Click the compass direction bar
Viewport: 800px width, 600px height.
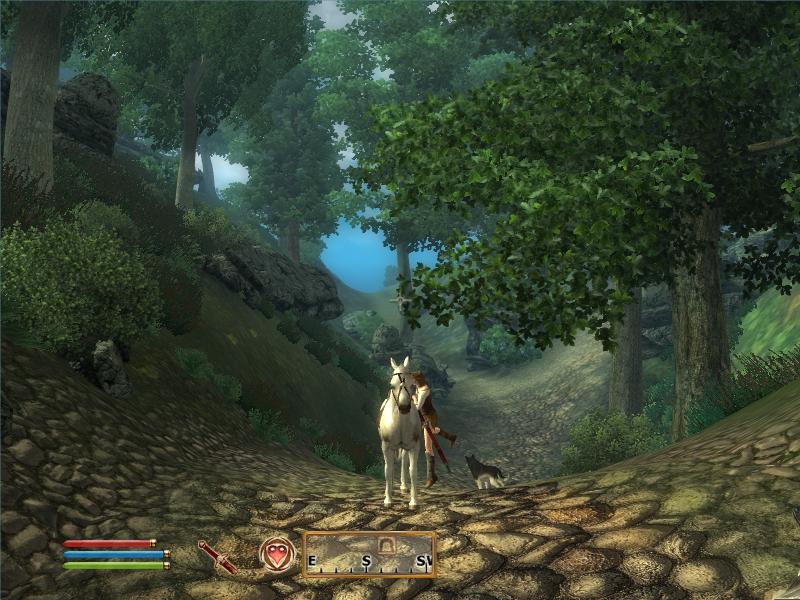[369, 555]
